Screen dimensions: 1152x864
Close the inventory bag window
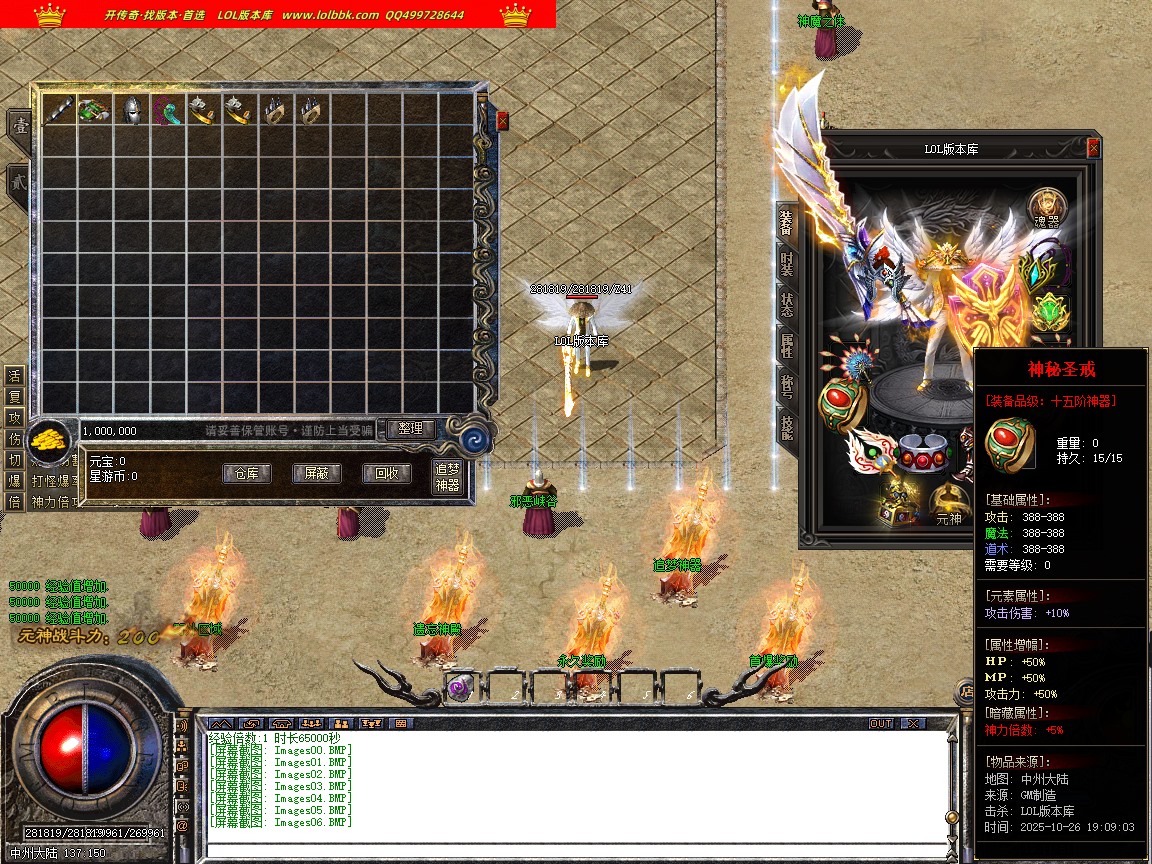click(502, 121)
